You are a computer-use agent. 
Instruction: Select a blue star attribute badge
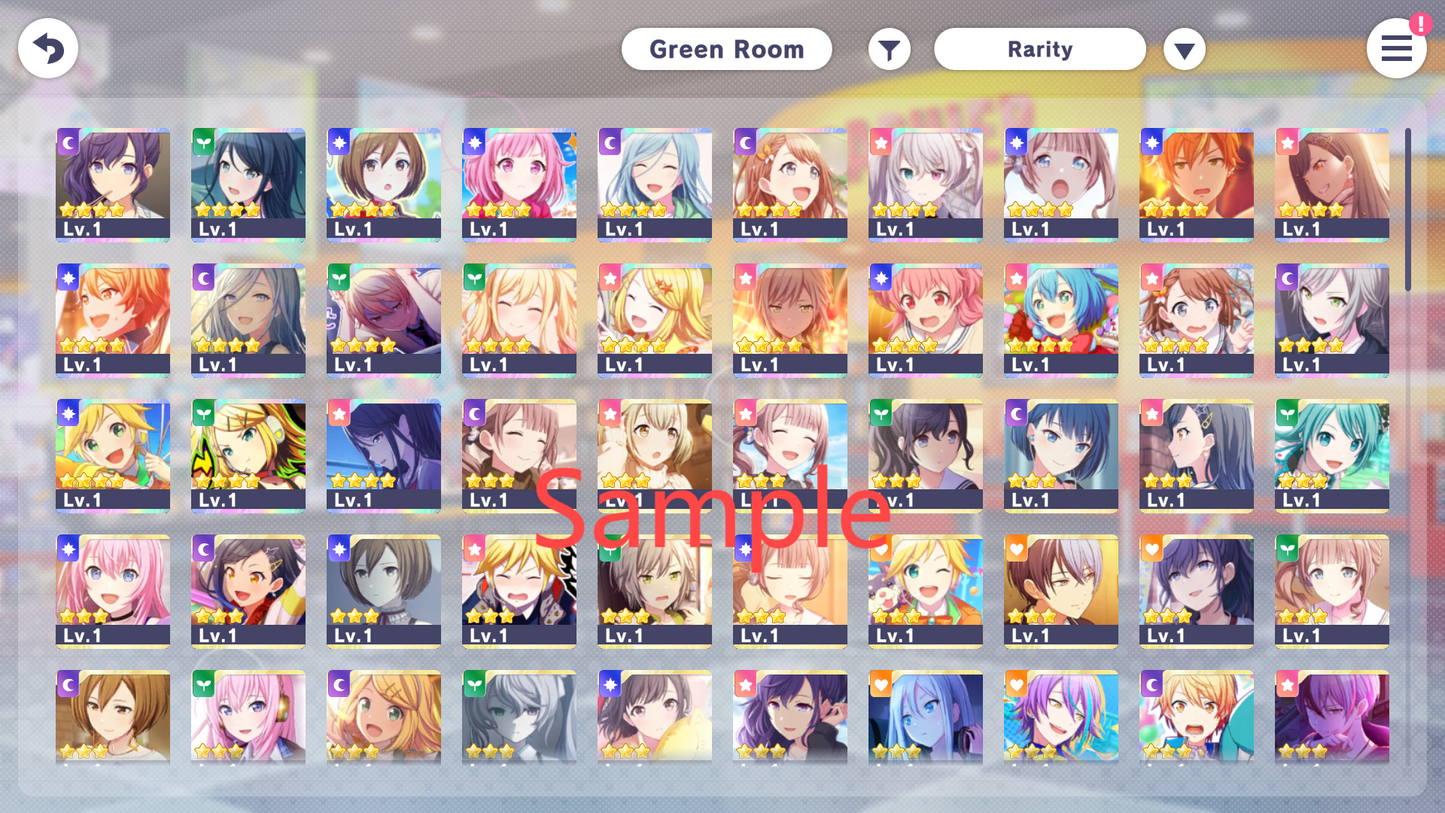click(x=338, y=142)
